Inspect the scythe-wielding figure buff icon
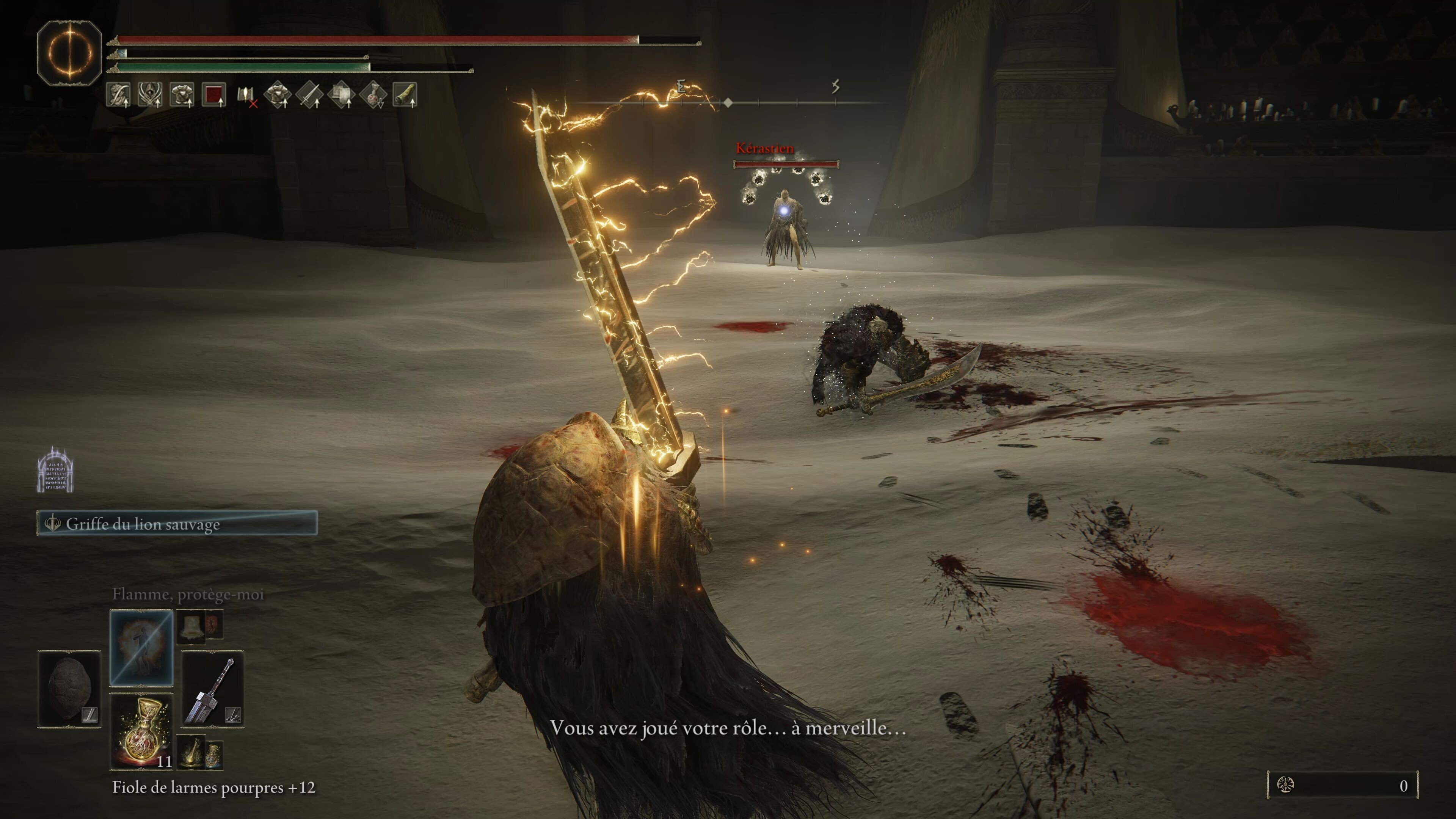This screenshot has height=819, width=1456. click(119, 94)
